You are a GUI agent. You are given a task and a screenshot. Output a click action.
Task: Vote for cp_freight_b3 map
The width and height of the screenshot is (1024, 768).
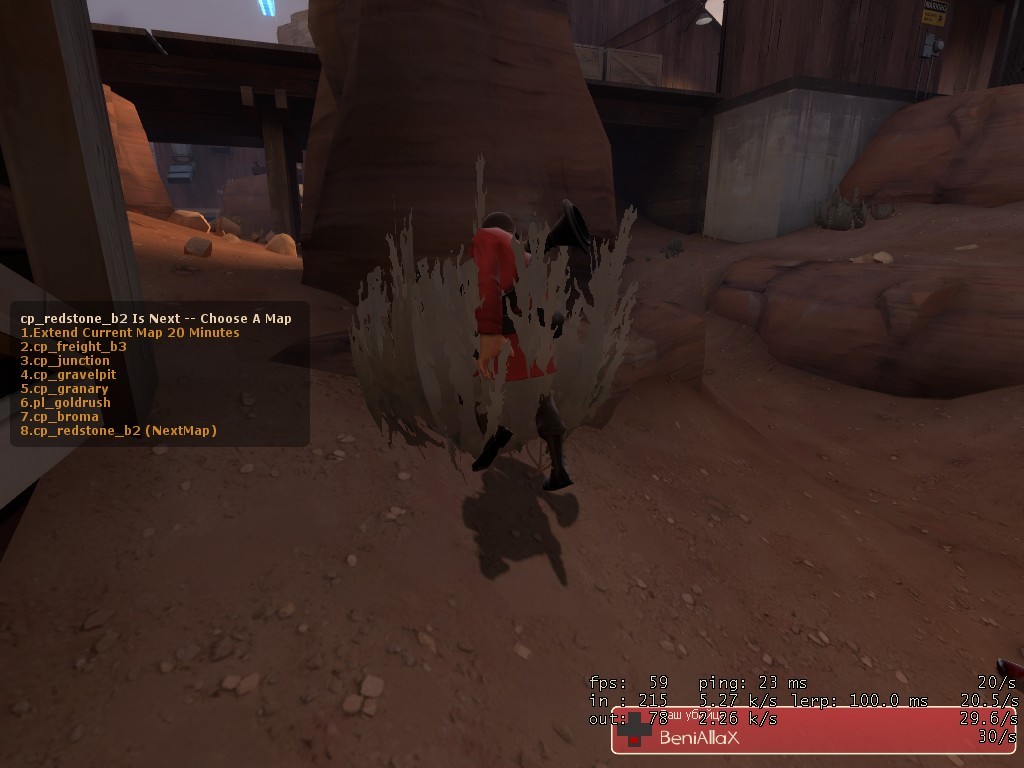[73, 347]
